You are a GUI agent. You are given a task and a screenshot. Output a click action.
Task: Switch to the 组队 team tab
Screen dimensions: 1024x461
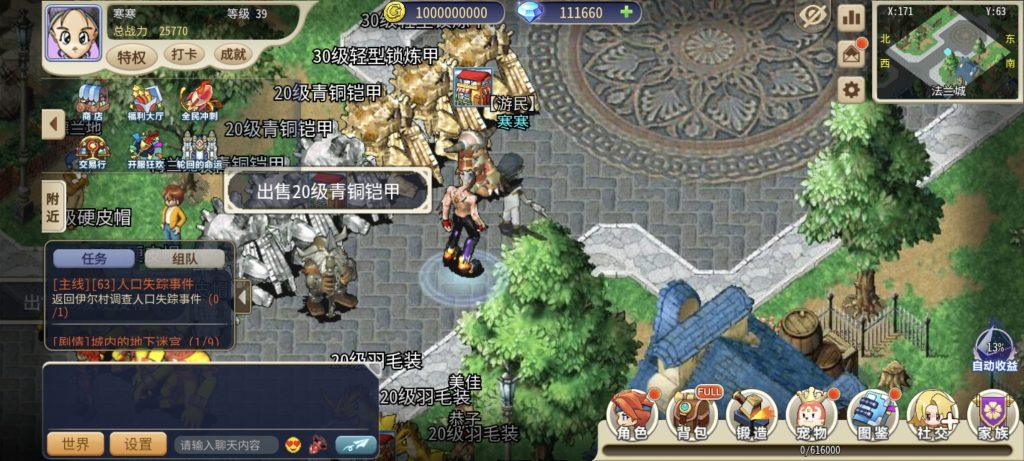[184, 258]
